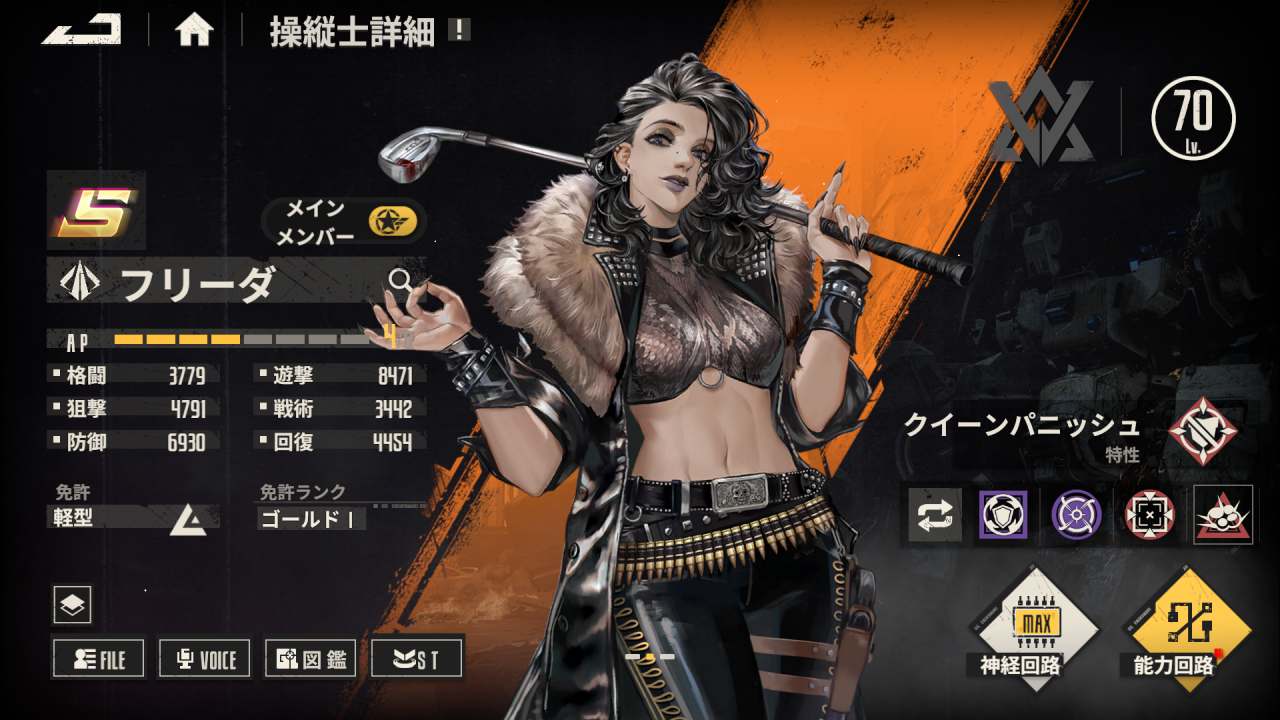Click the swap arrows skill toggle
The image size is (1280, 720).
coord(935,515)
